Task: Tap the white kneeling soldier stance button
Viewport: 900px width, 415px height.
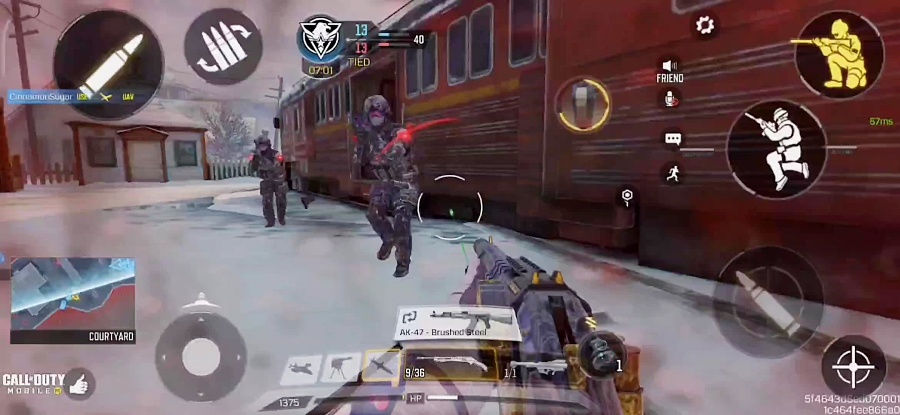Action: pos(775,148)
